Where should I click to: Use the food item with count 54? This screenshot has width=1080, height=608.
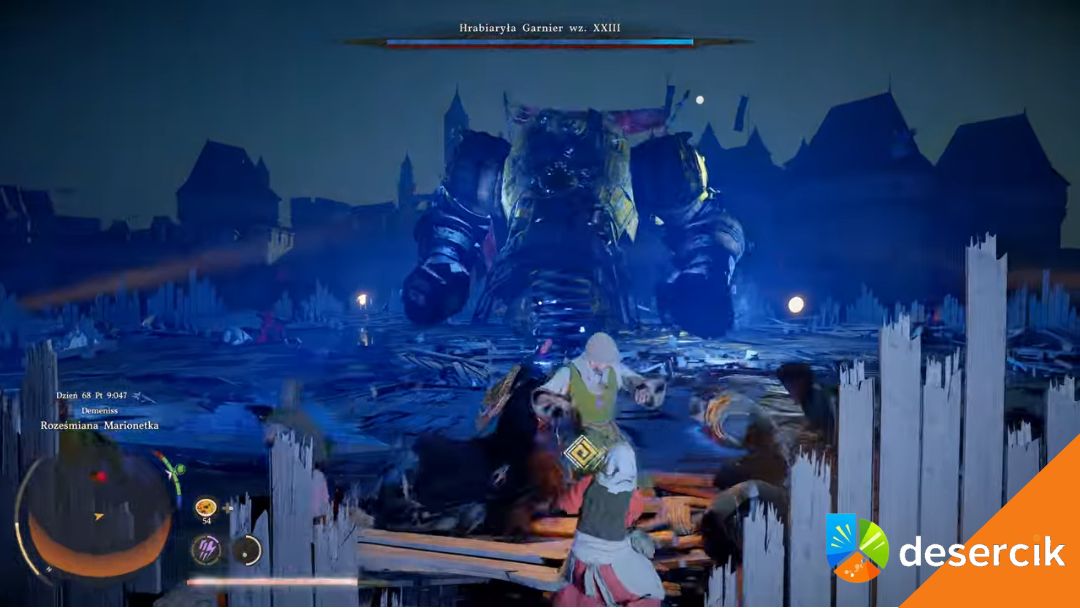tap(206, 507)
